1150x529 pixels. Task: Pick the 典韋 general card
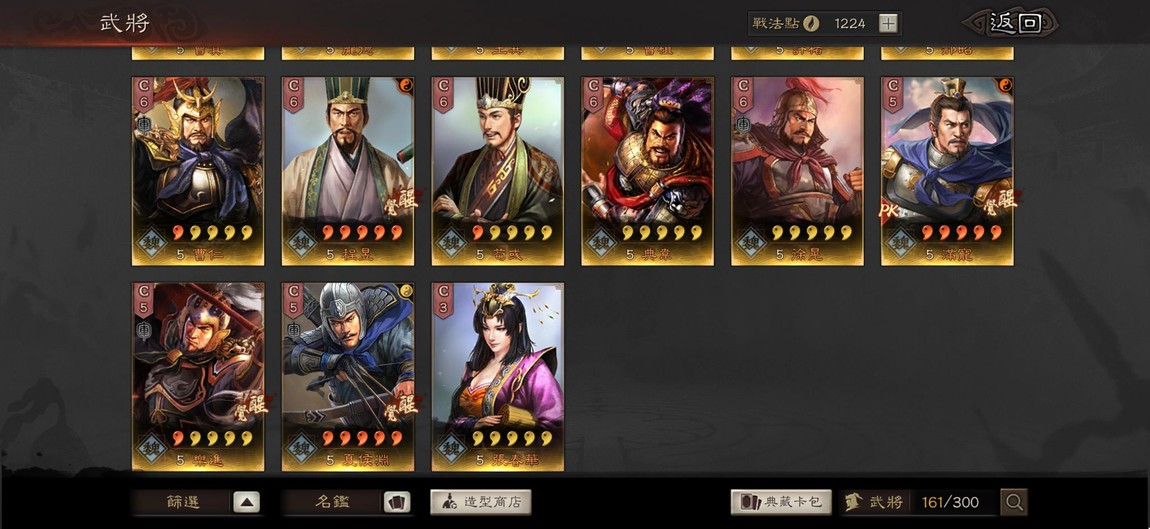[648, 170]
